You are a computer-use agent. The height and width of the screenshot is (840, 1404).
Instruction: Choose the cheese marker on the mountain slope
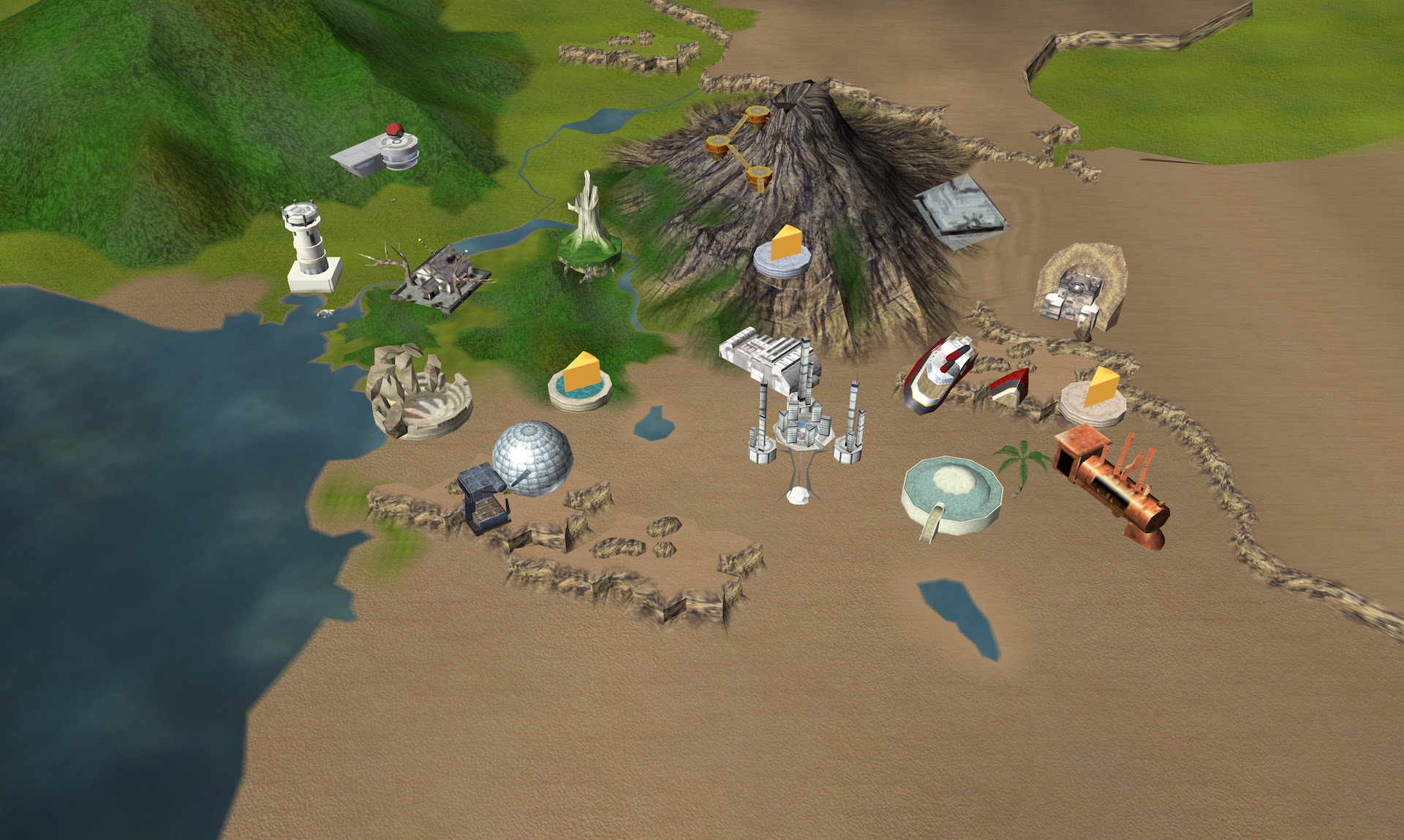782,251
